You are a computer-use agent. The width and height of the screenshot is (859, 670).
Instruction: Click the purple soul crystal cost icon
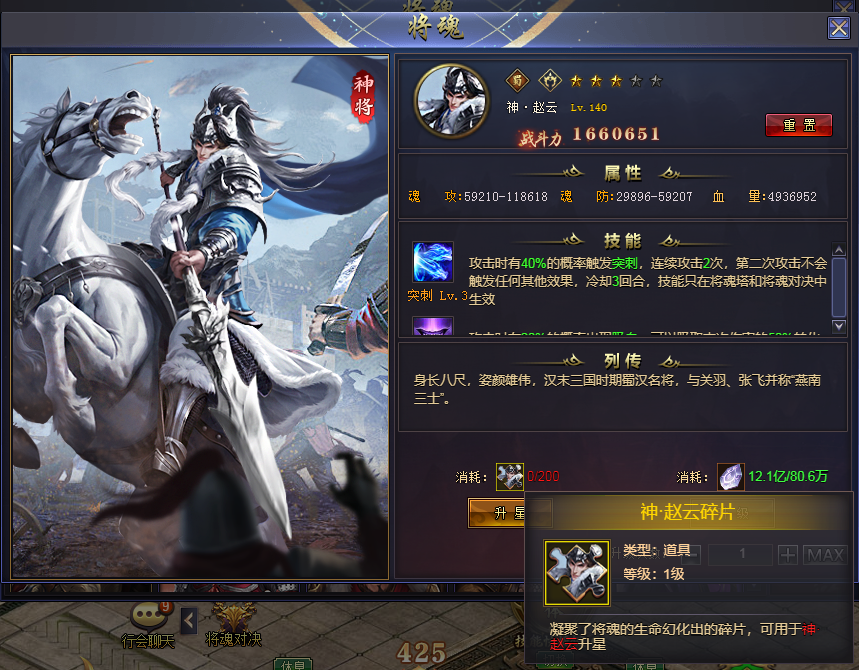(x=731, y=477)
